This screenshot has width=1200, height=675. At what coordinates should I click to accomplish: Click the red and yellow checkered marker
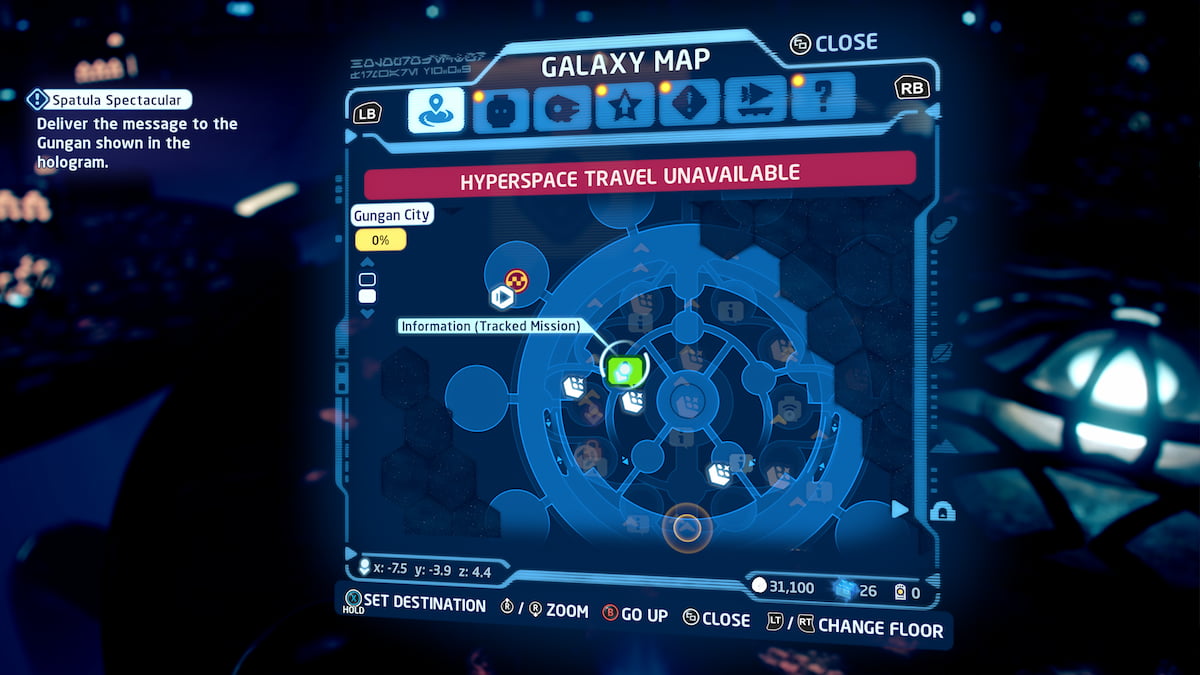[x=516, y=280]
